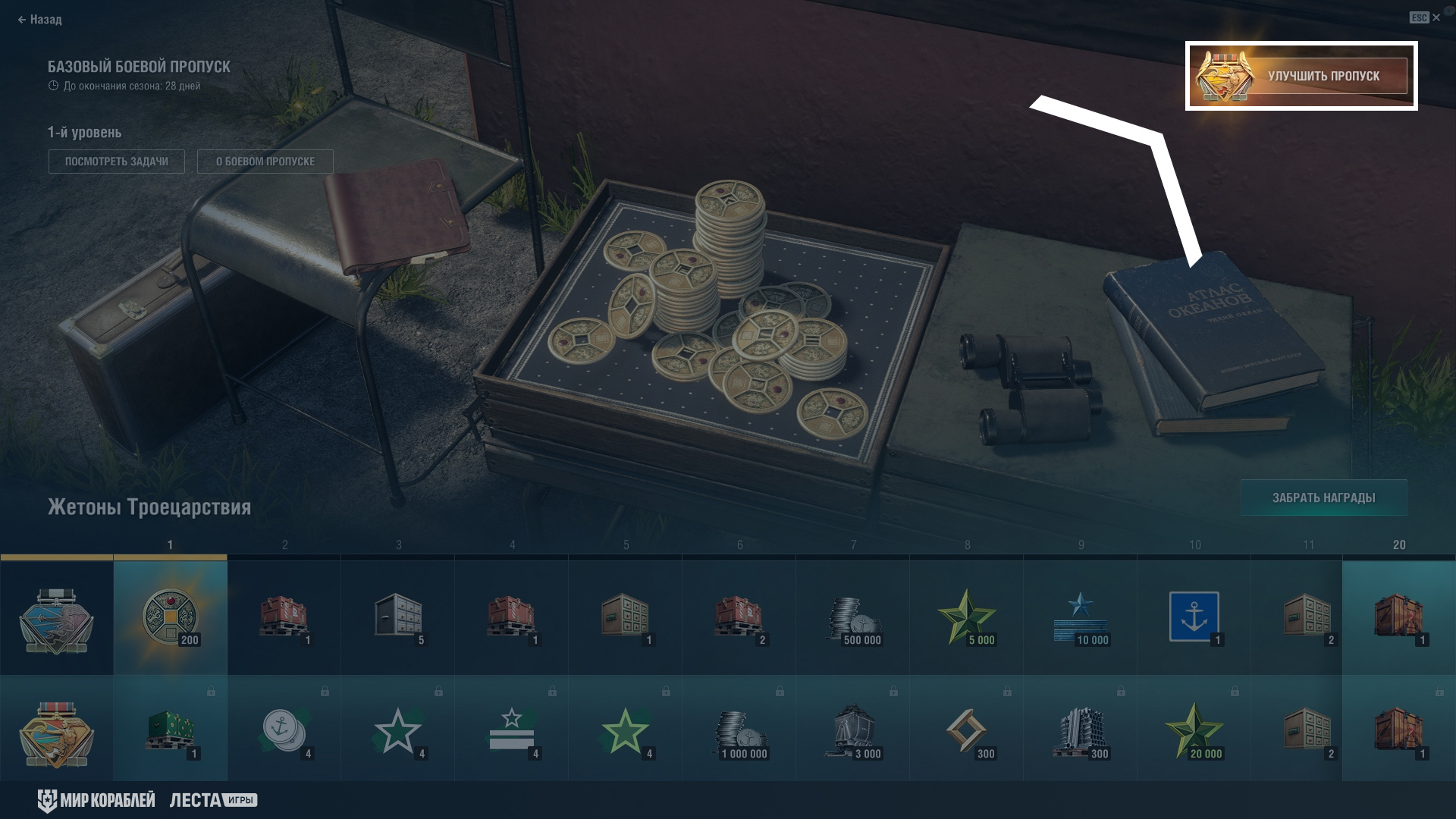Select the premium battle pass emblem
Screen dimensions: 1456x819
tap(57, 733)
